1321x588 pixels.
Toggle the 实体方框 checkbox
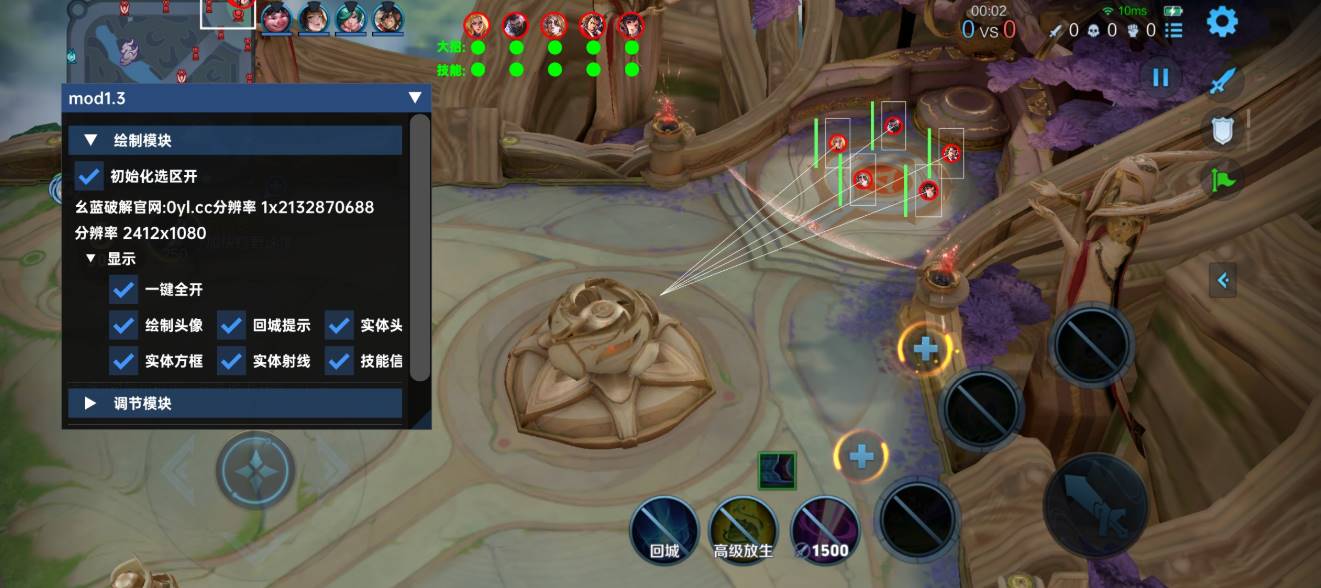click(x=124, y=361)
